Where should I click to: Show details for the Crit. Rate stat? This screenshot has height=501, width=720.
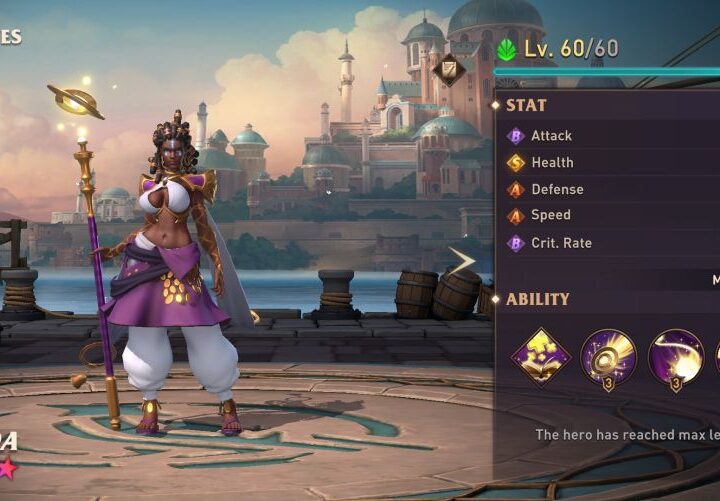pos(561,242)
